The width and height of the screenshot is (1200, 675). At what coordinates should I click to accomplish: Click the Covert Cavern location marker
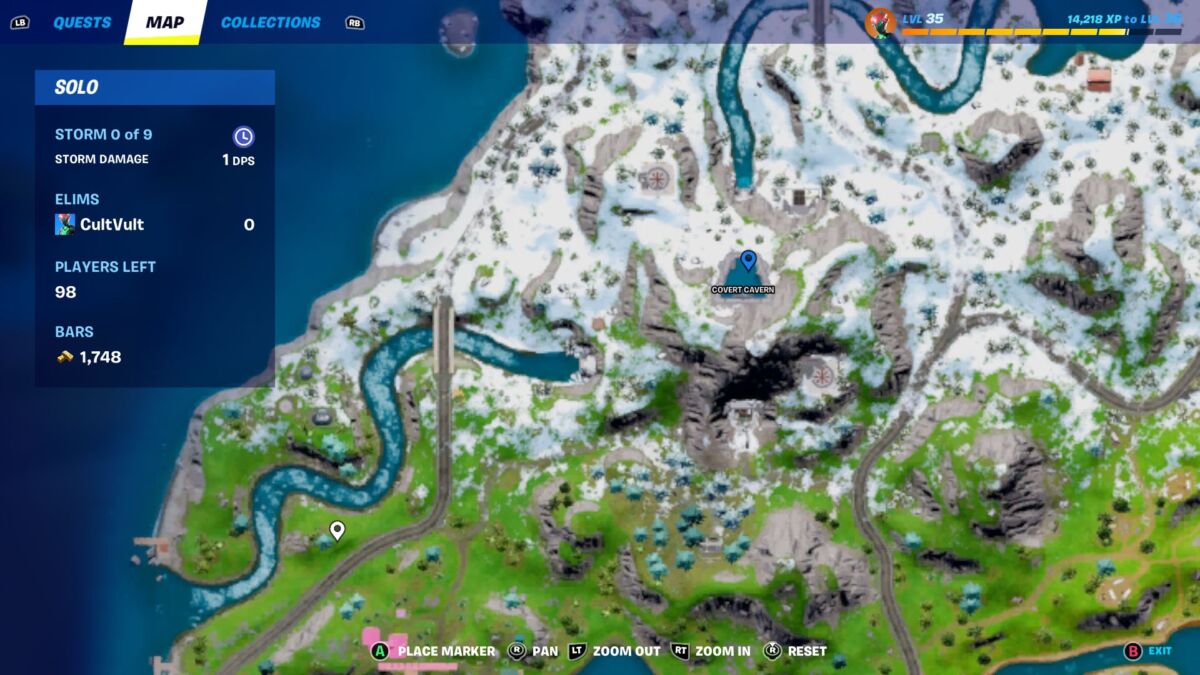747,262
